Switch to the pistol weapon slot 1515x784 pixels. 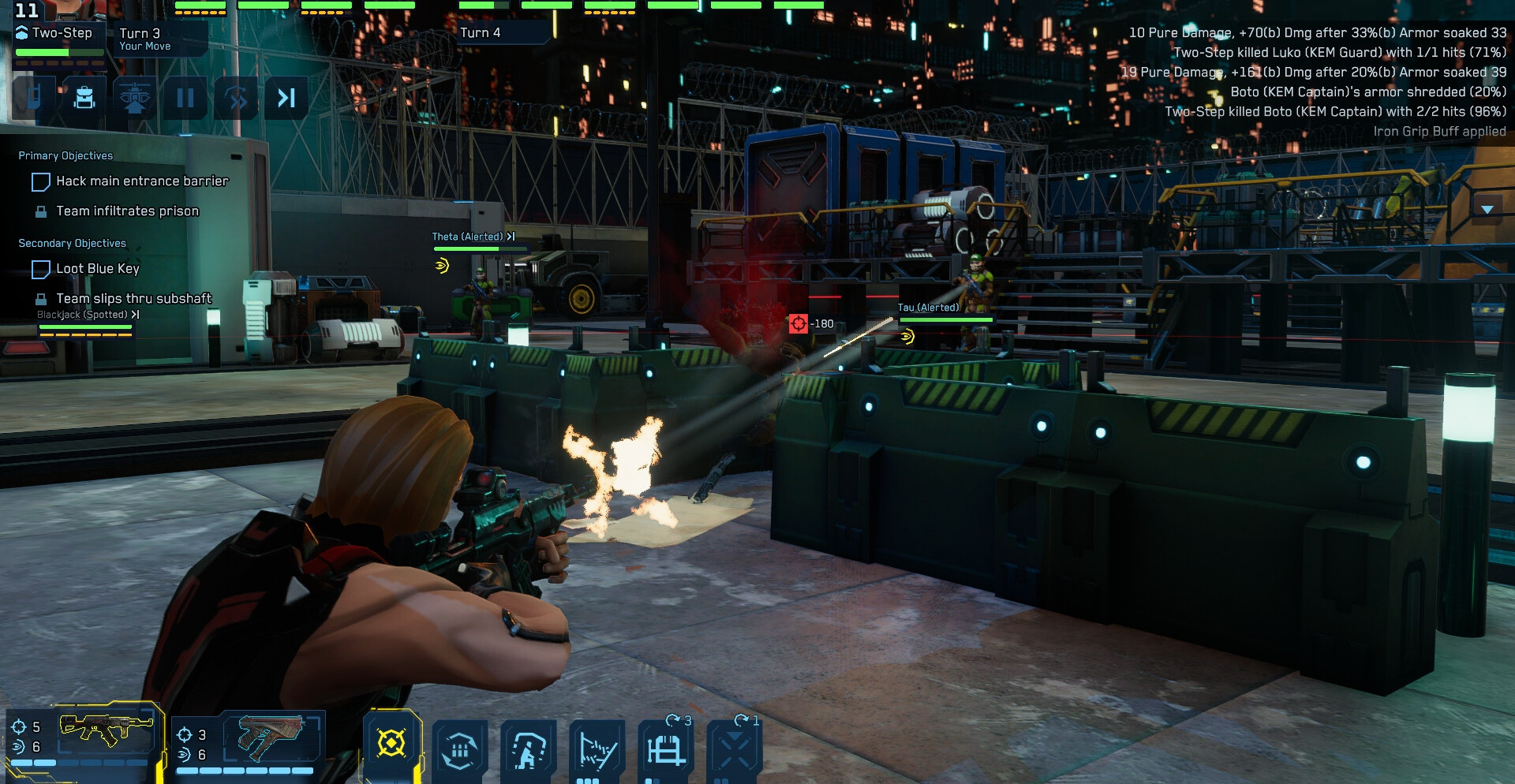[249, 741]
